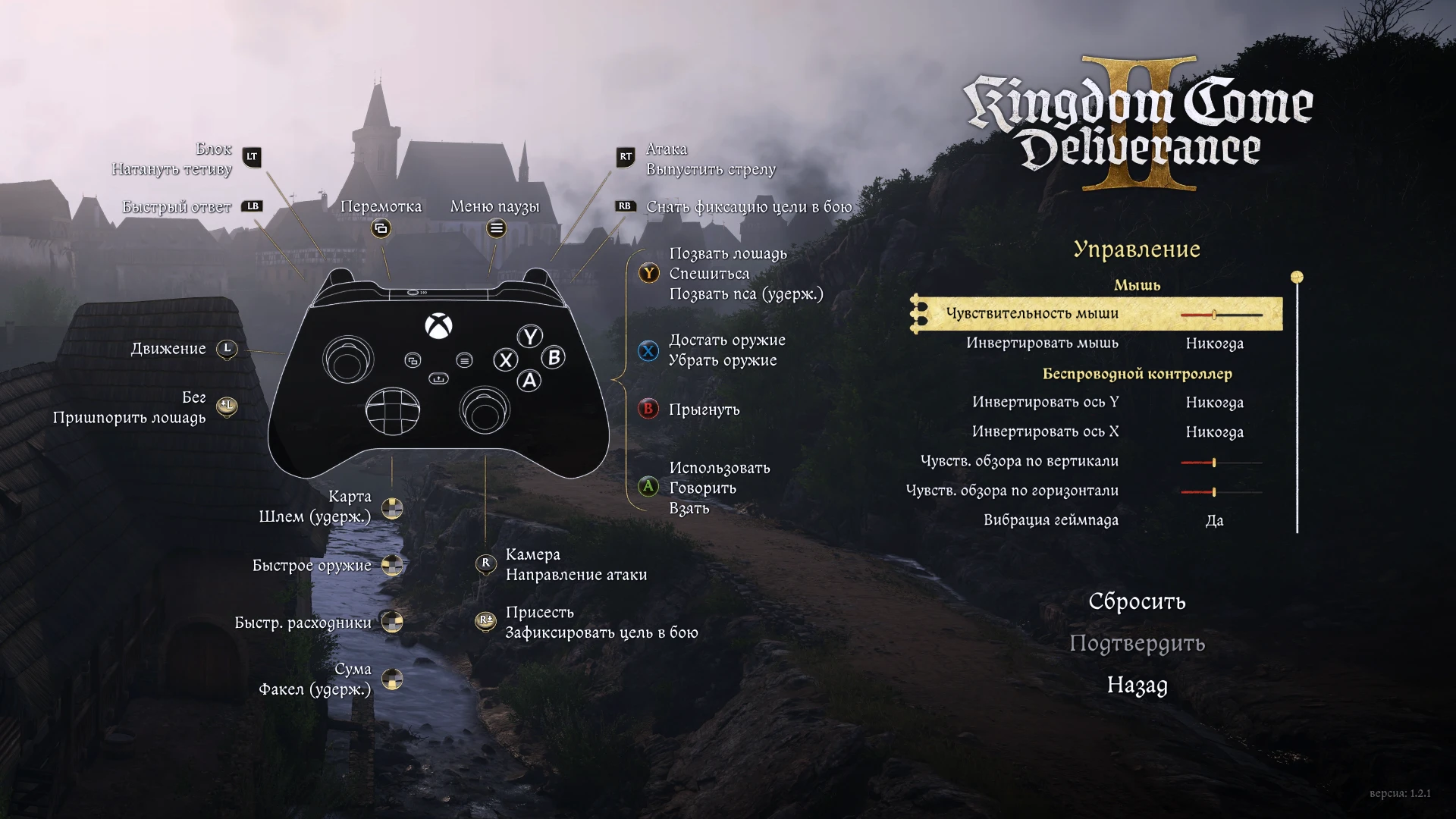Click the Y button icon for Позвать лошадь

[x=648, y=274]
